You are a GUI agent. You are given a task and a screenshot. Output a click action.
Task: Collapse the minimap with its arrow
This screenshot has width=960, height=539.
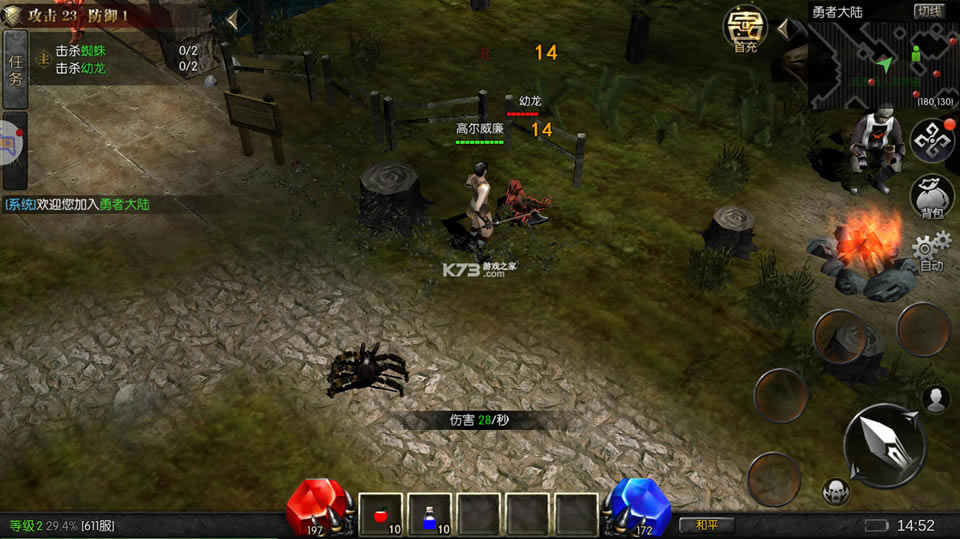tap(784, 29)
